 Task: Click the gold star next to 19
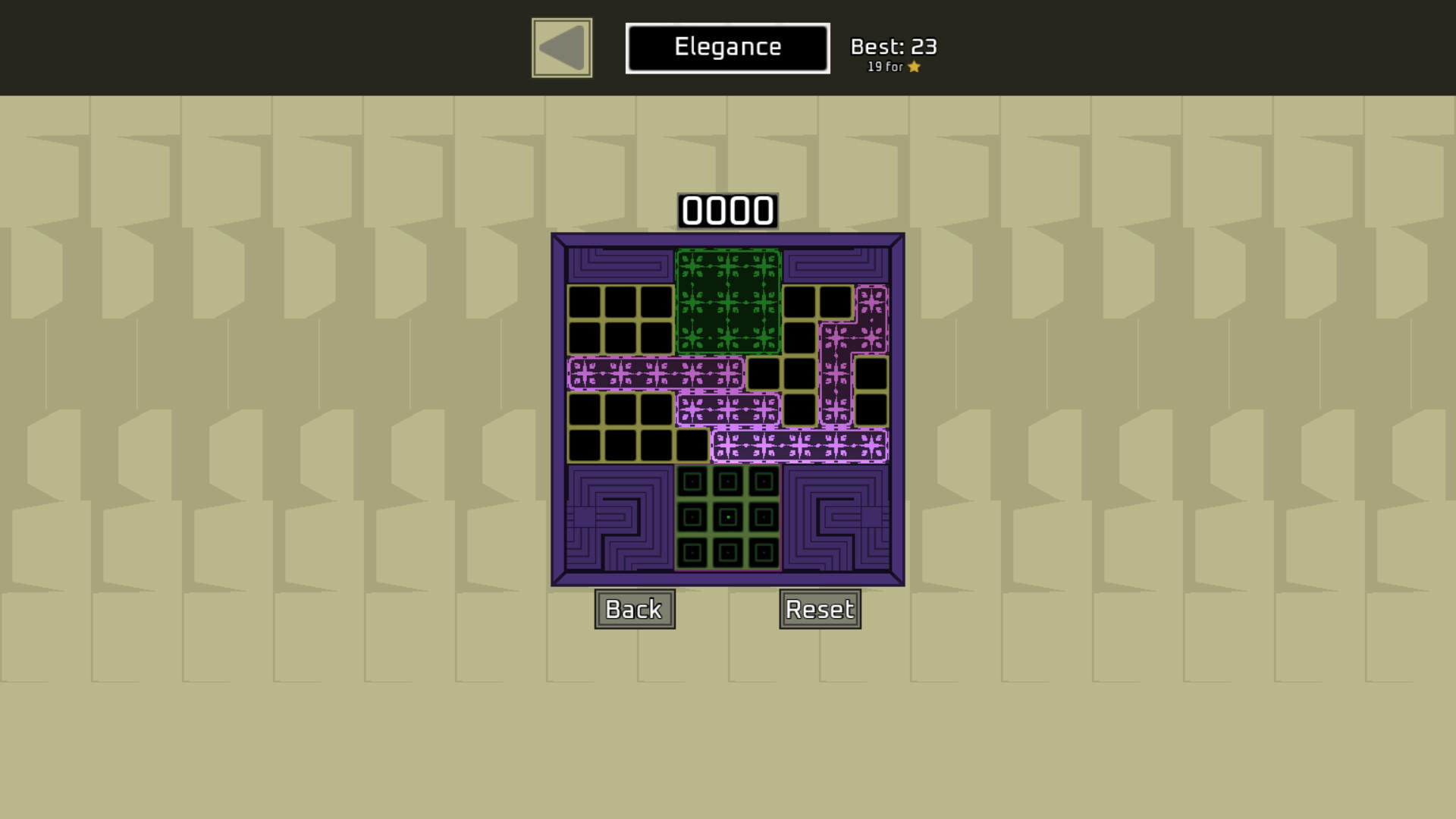915,67
